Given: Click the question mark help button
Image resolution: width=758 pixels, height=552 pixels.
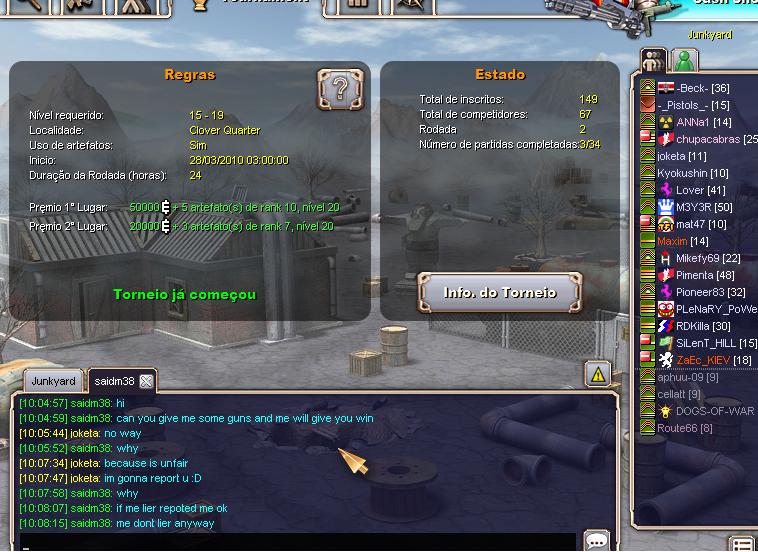Looking at the screenshot, I should (x=340, y=89).
